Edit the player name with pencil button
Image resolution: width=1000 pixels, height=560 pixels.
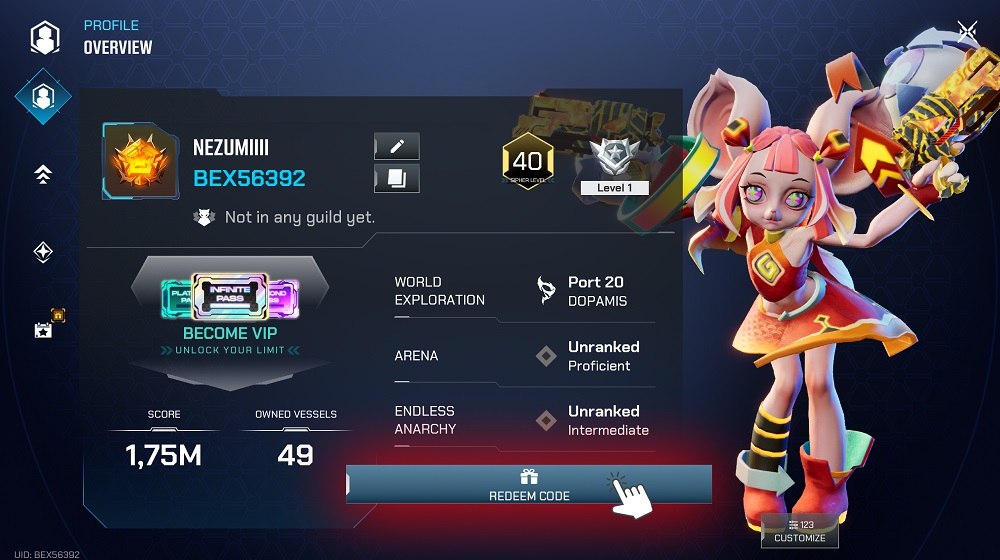pyautogui.click(x=397, y=147)
